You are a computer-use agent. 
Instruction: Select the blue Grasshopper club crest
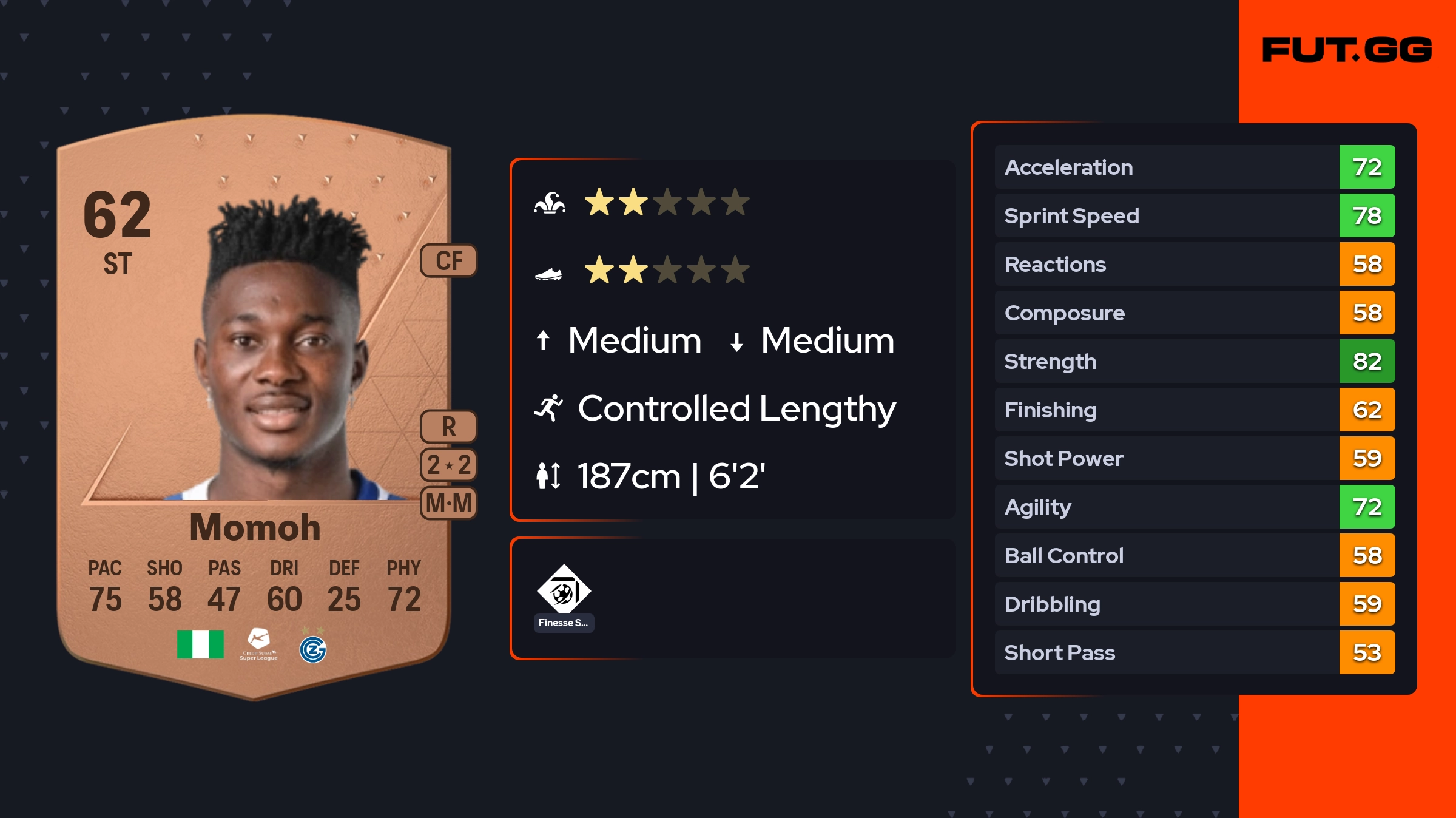(x=313, y=649)
